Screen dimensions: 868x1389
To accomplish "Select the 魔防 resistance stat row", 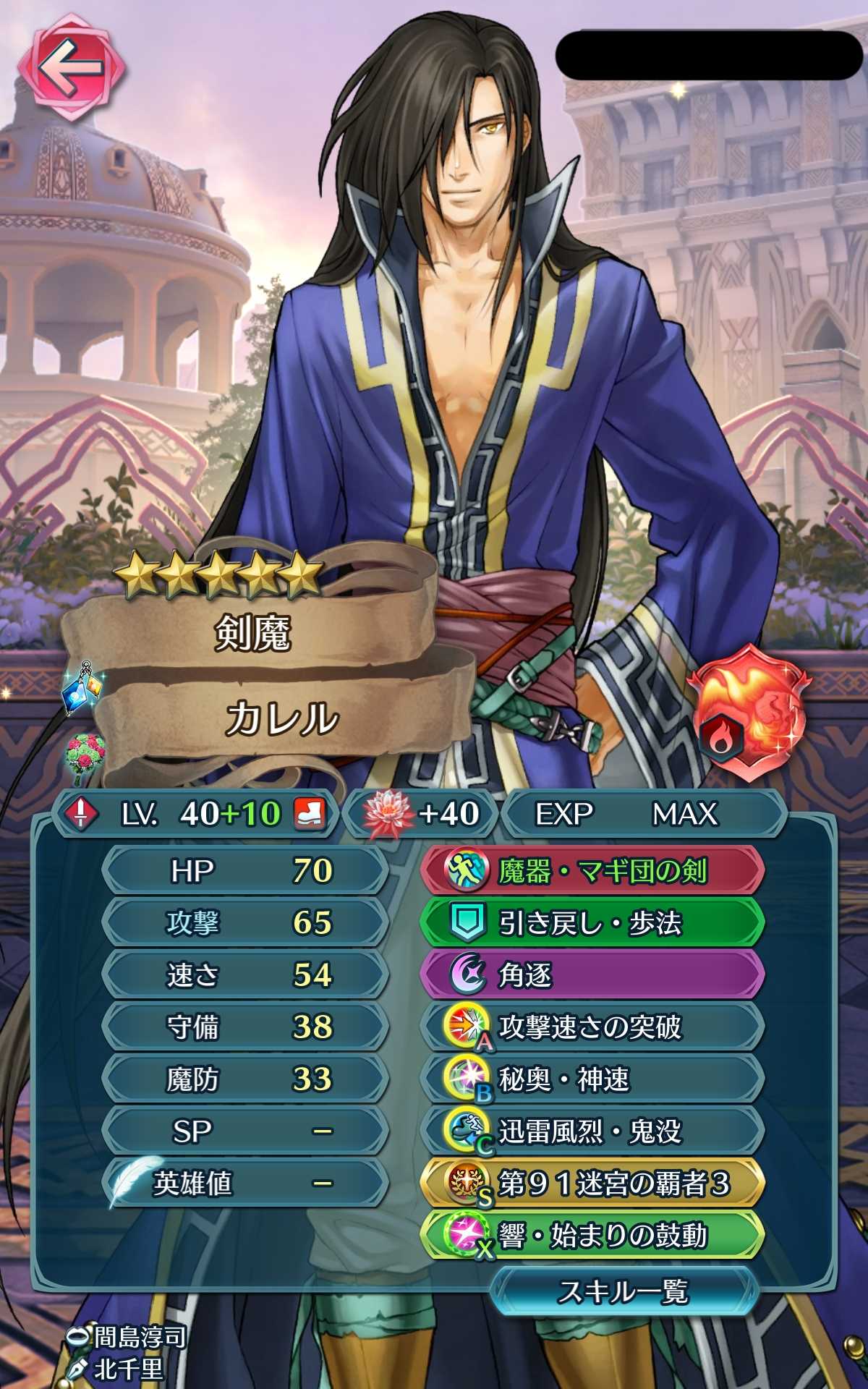I will [x=246, y=1079].
